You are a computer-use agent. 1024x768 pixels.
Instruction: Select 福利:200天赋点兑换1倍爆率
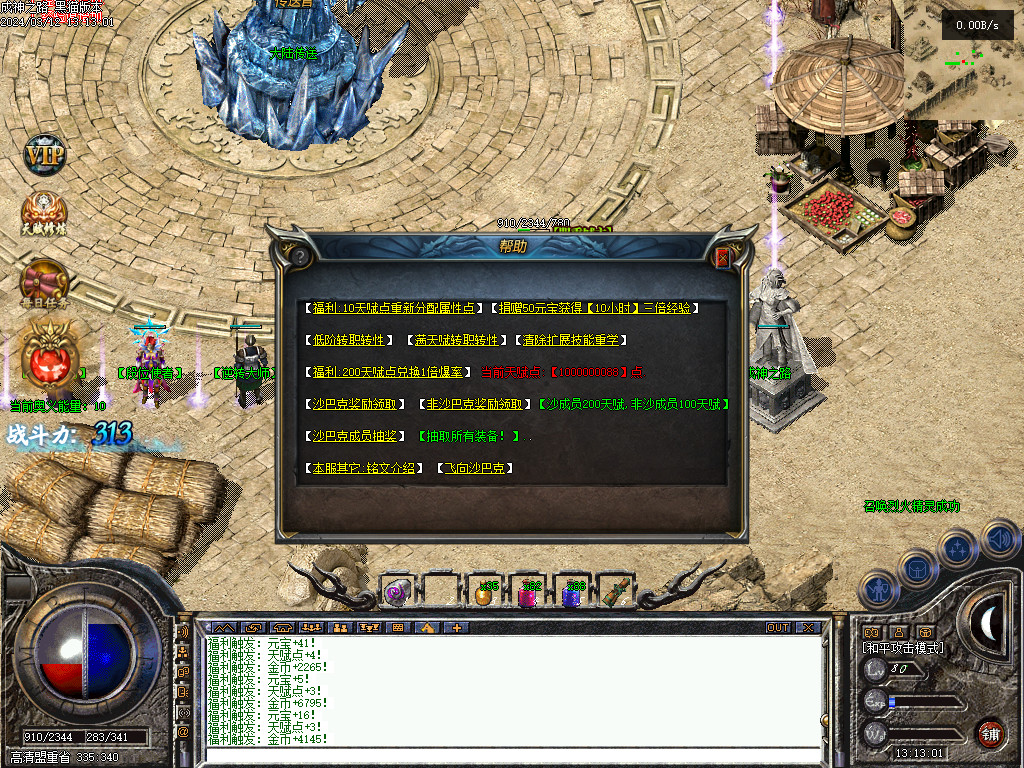pyautogui.click(x=388, y=372)
